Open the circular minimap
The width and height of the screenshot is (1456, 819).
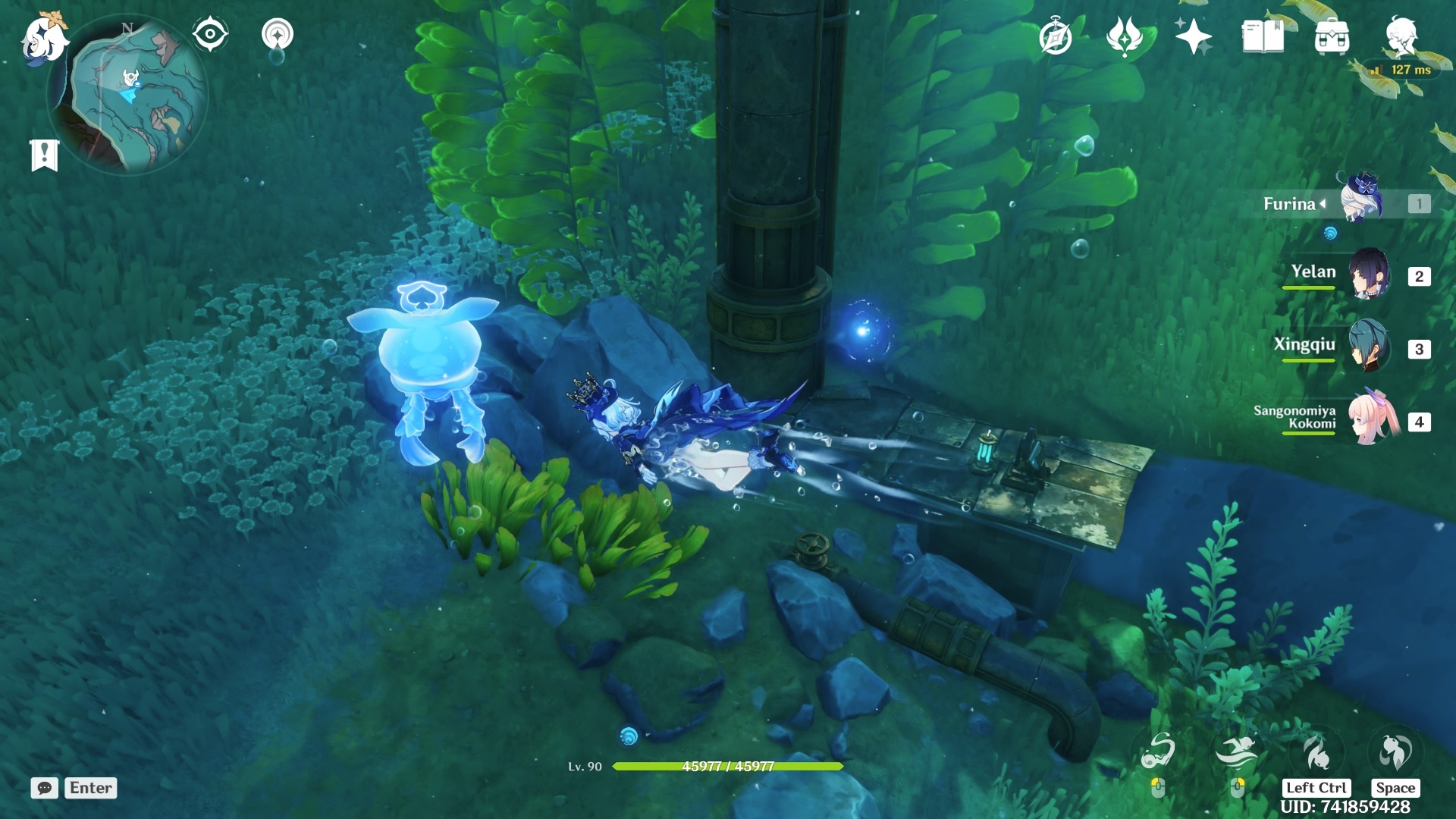pyautogui.click(x=127, y=96)
